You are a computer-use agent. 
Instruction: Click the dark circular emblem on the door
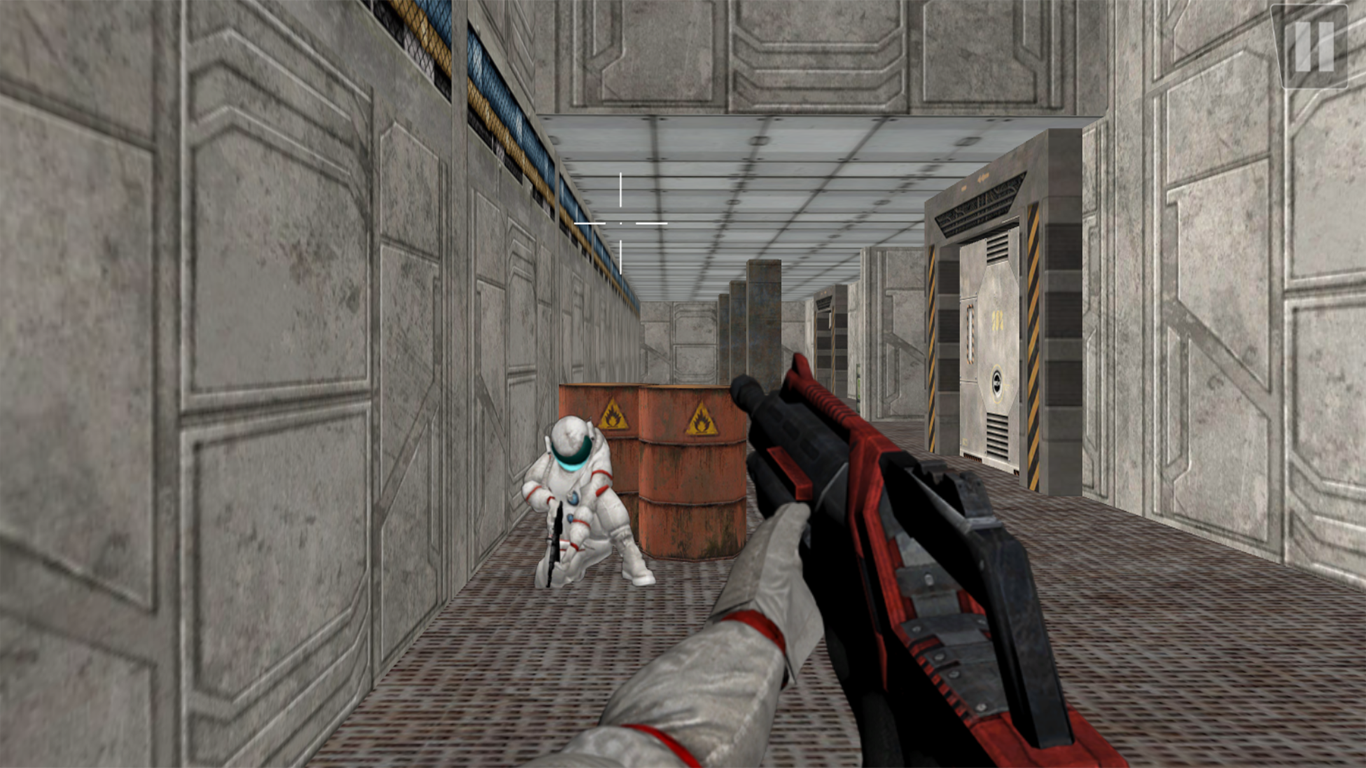[997, 380]
